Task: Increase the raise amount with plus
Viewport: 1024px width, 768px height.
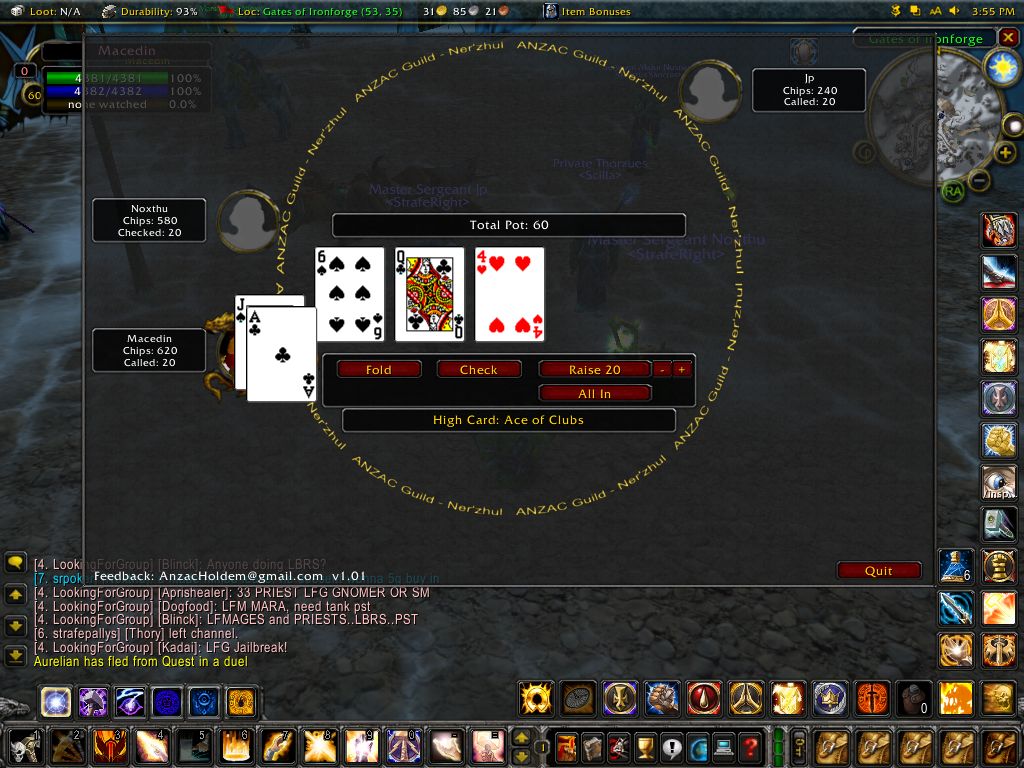Action: tap(682, 369)
